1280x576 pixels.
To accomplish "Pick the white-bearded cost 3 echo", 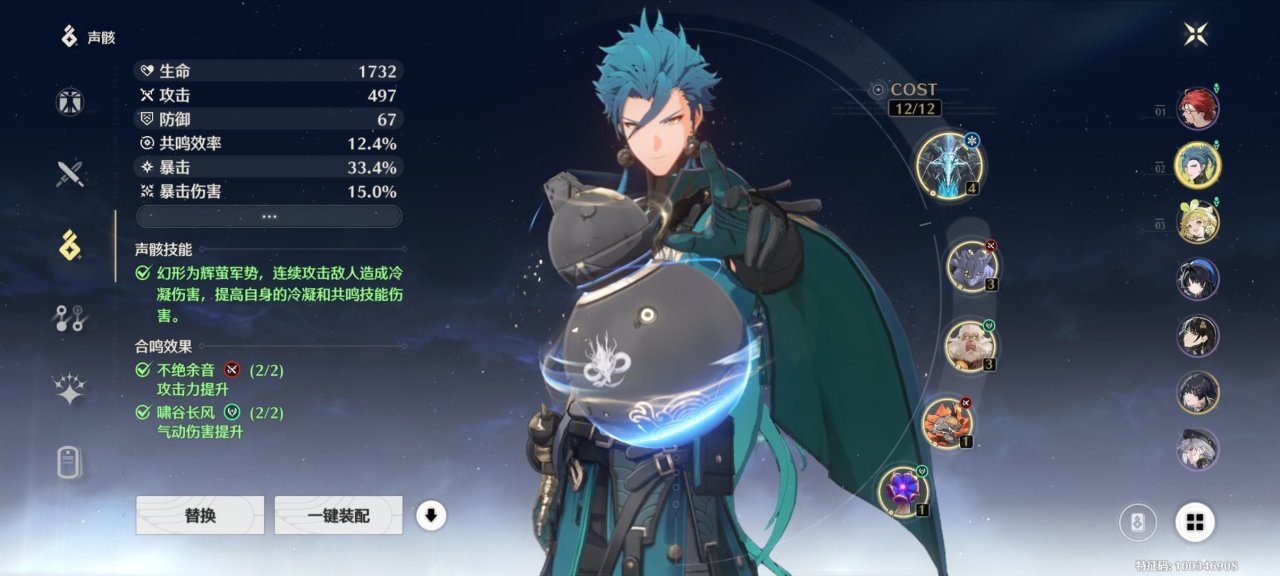I will tap(970, 345).
